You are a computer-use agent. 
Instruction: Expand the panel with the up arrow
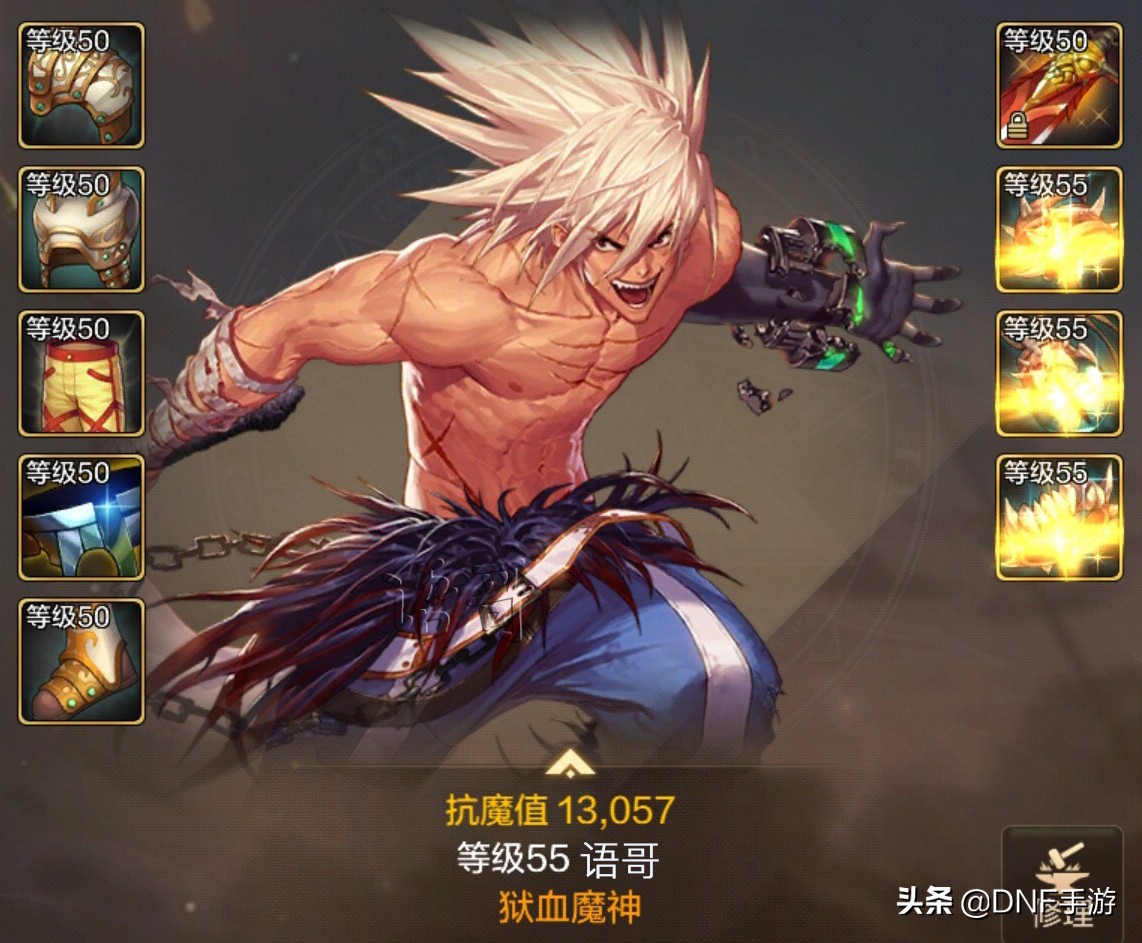(x=570, y=765)
